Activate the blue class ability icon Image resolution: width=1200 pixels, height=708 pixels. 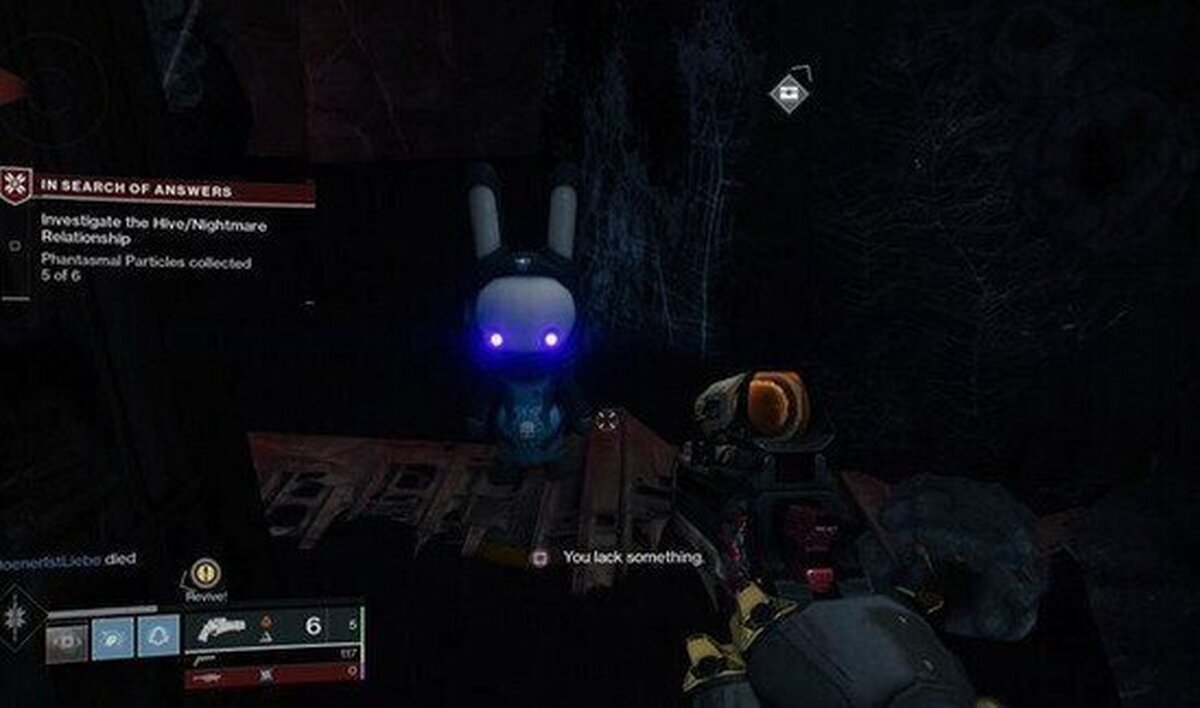158,636
